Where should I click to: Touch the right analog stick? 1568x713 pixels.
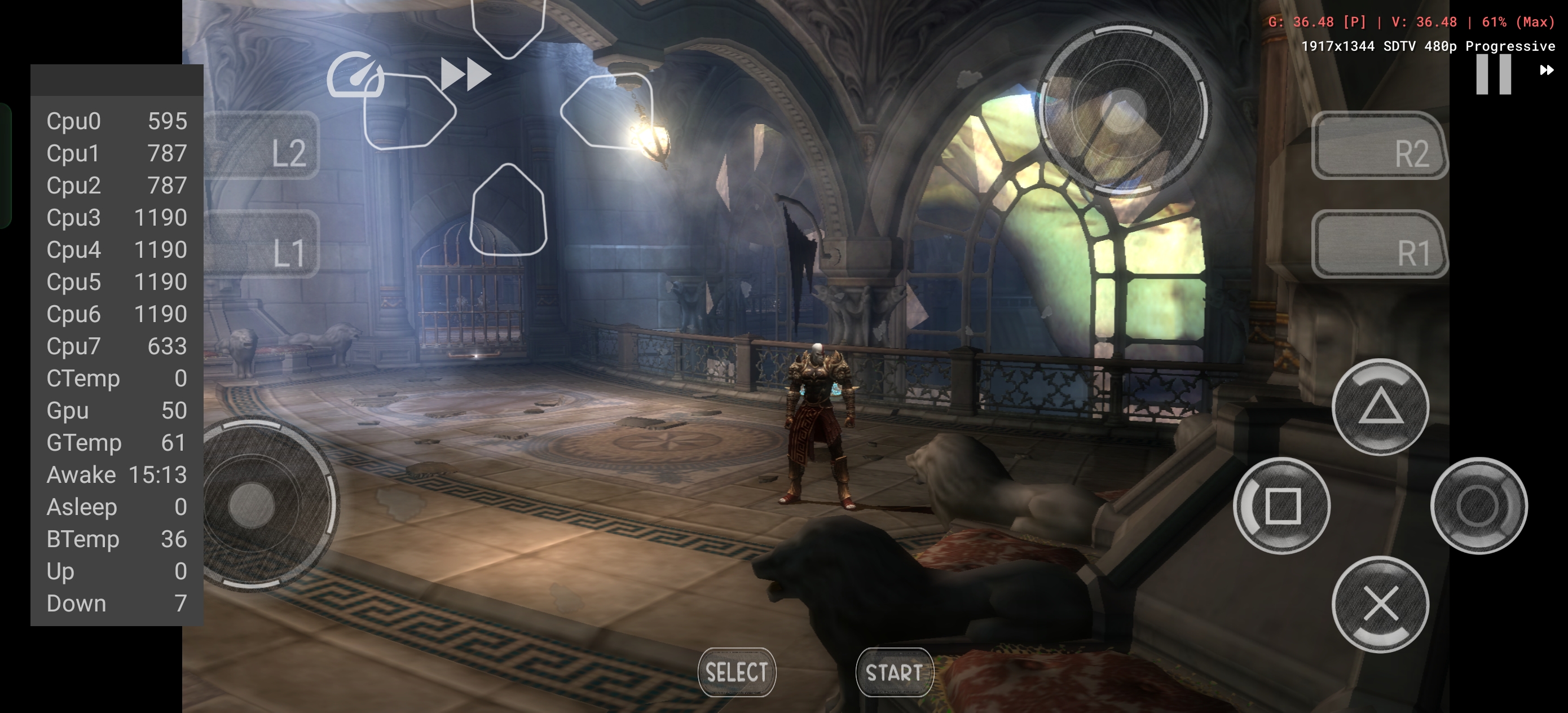1123,111
